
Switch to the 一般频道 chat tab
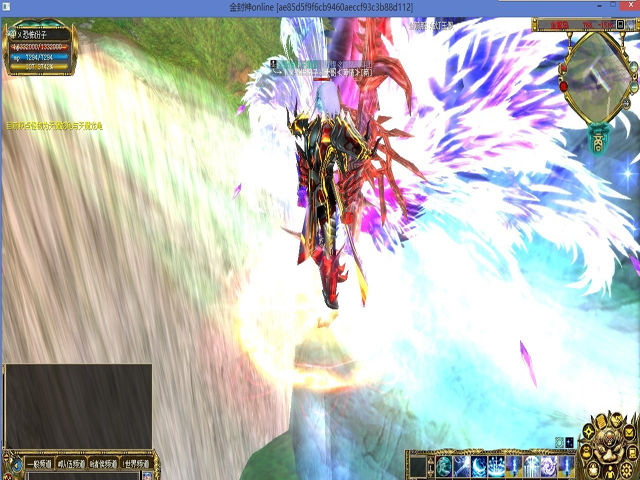point(36,464)
